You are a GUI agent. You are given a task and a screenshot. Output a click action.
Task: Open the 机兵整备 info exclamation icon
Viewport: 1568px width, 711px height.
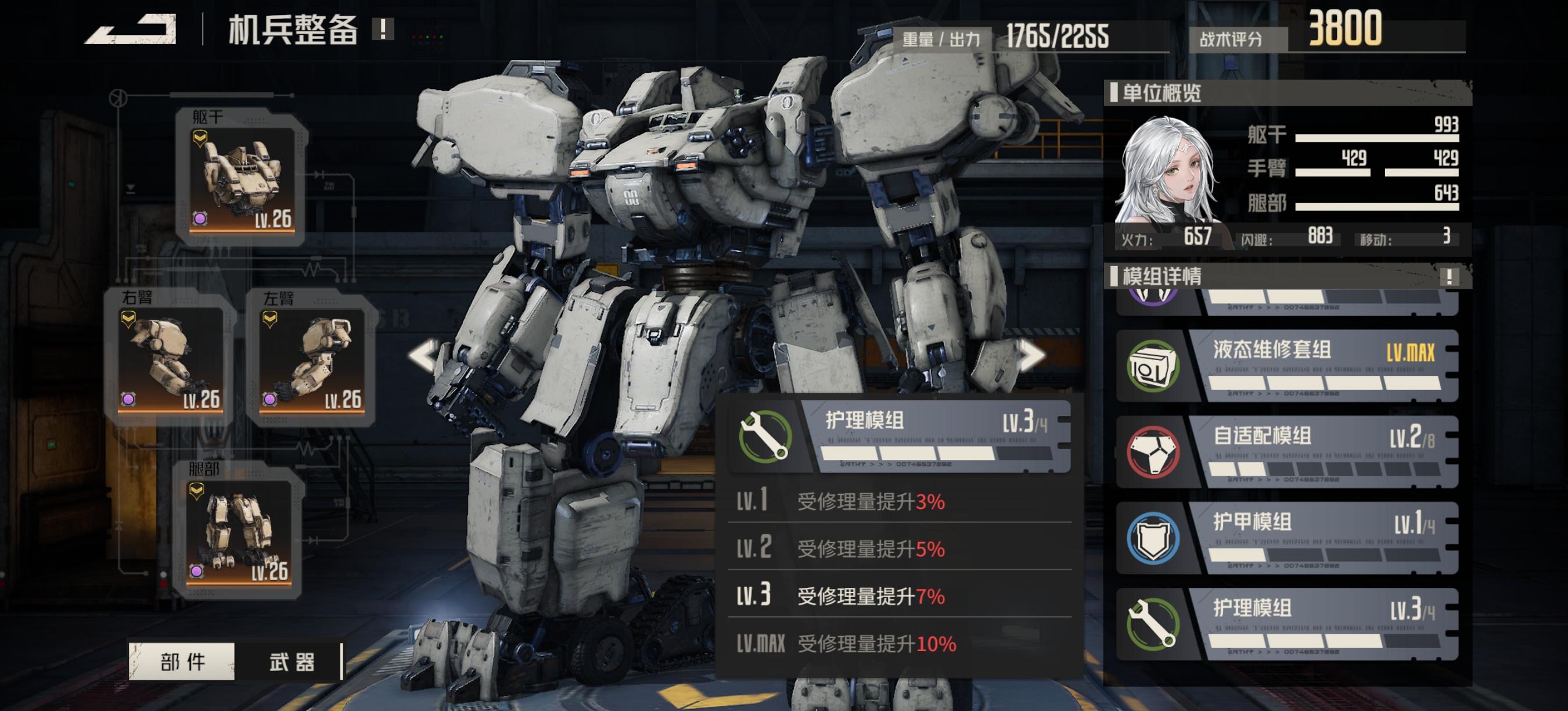coord(383,28)
